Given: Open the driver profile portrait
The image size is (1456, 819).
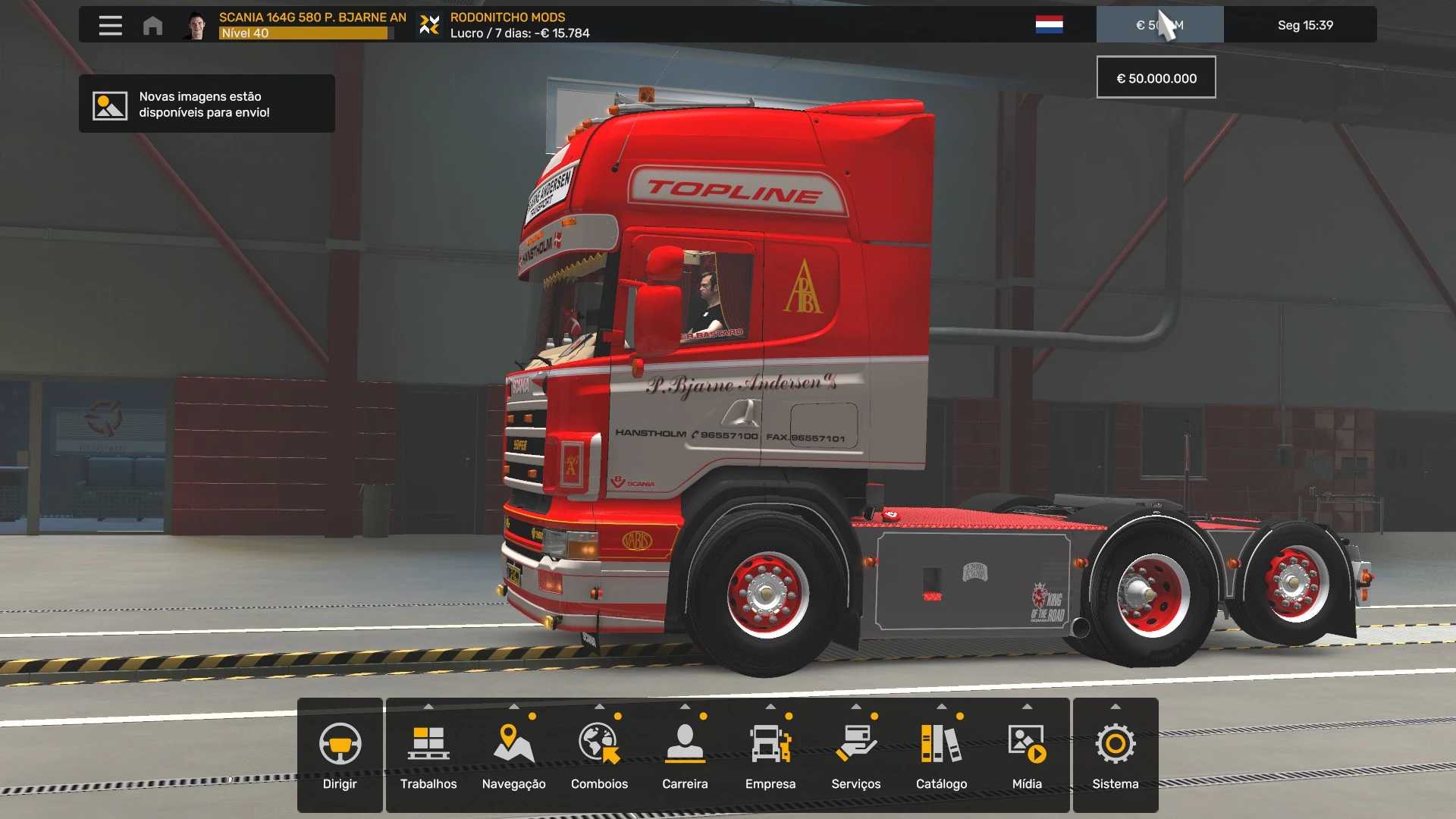Looking at the screenshot, I should click(x=196, y=25).
